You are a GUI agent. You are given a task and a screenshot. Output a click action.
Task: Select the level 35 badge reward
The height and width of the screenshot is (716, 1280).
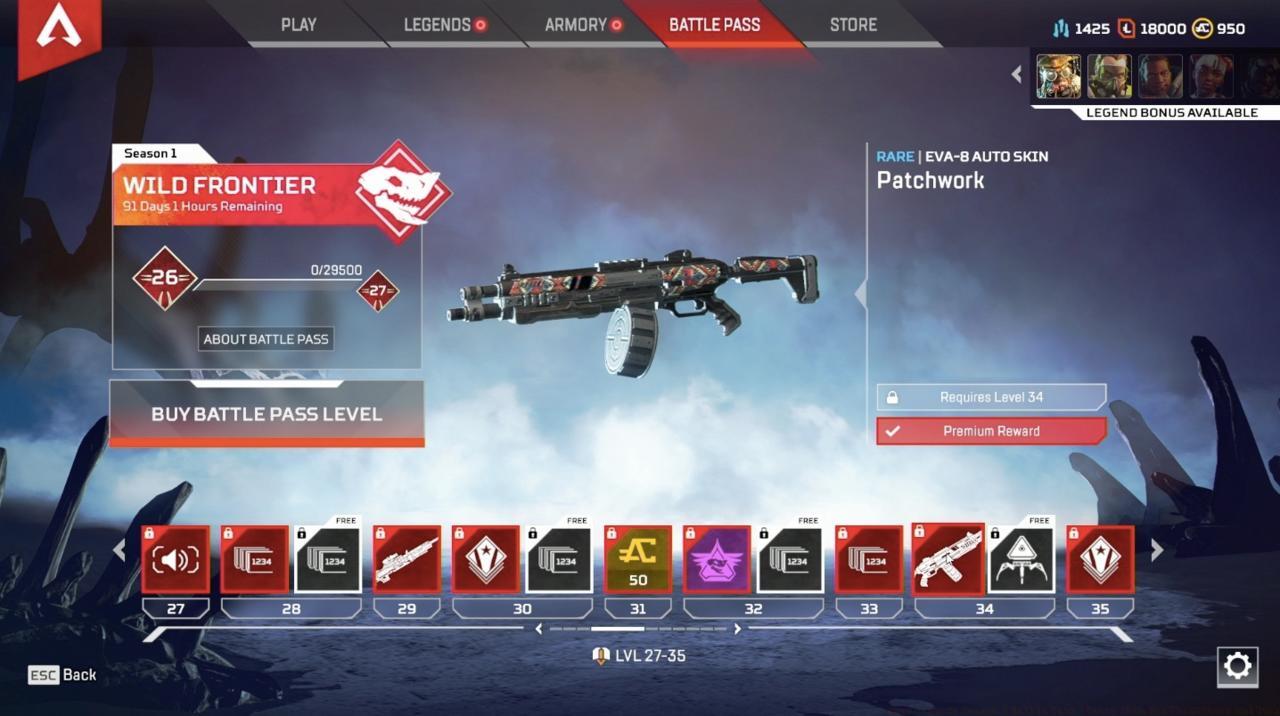(x=1100, y=559)
